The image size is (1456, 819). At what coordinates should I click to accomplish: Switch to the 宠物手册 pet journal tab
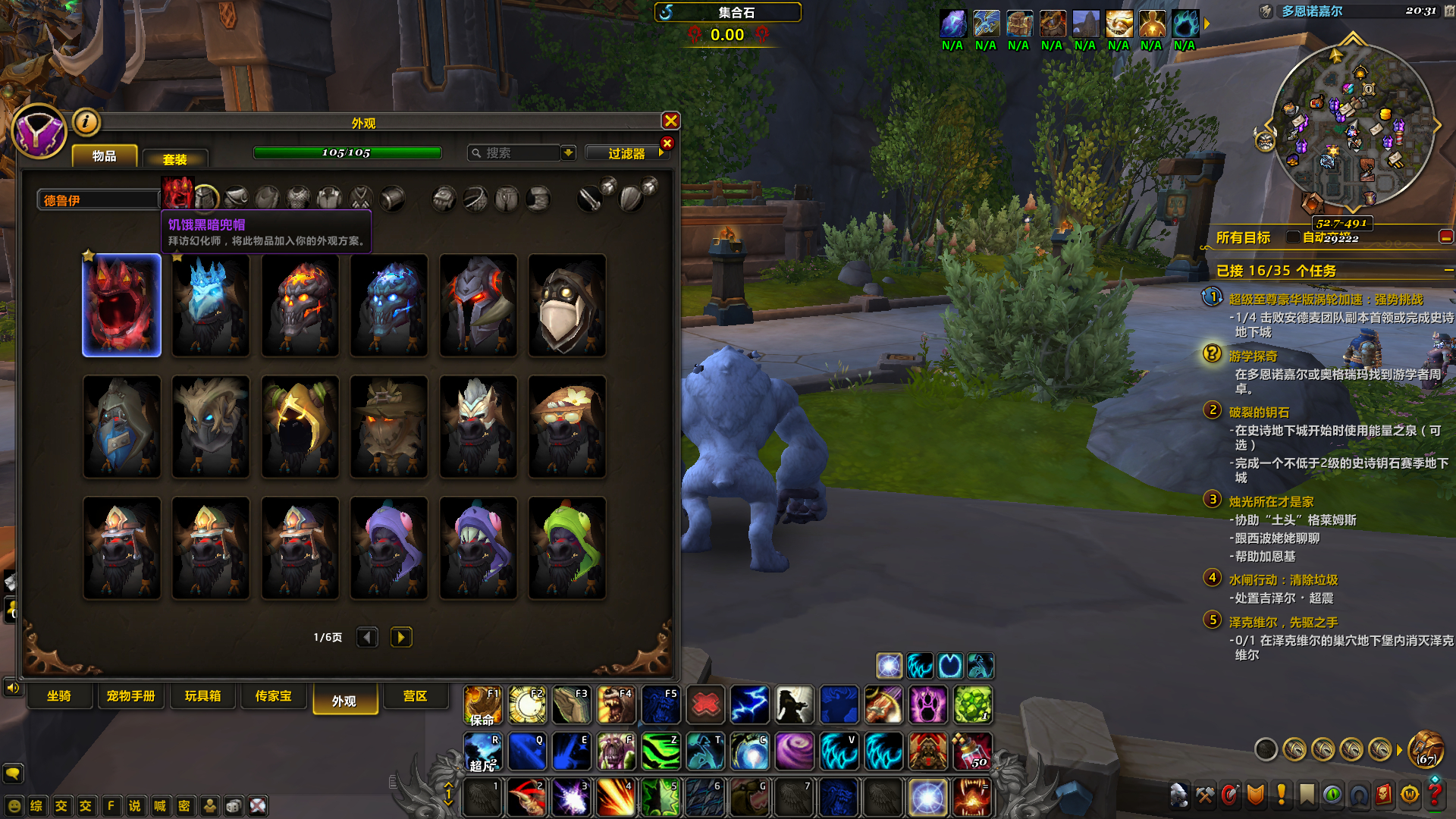(x=130, y=696)
